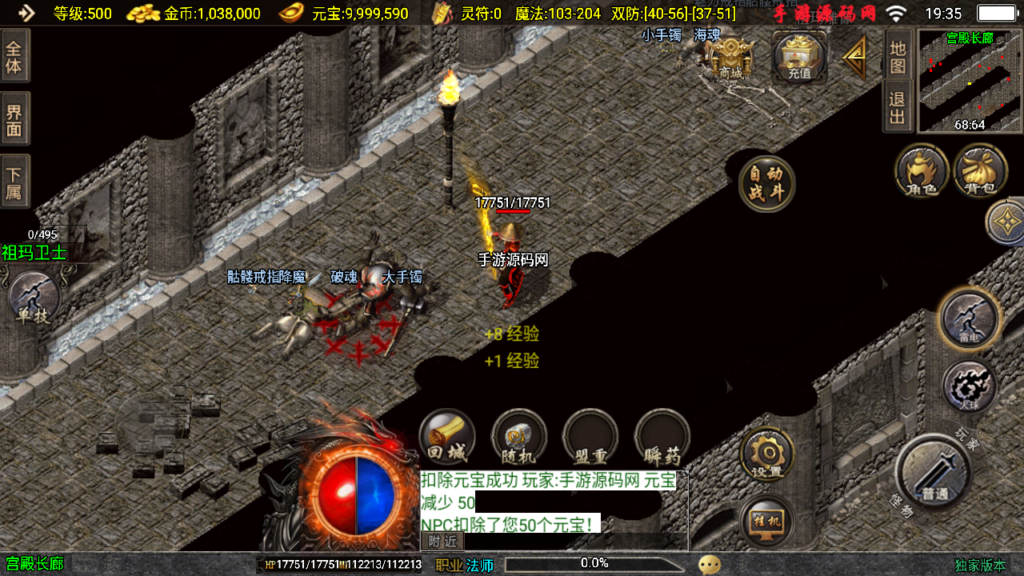Image resolution: width=1024 pixels, height=576 pixels.
Task: Collapse the top menu with the gold arrow
Action: click(855, 59)
